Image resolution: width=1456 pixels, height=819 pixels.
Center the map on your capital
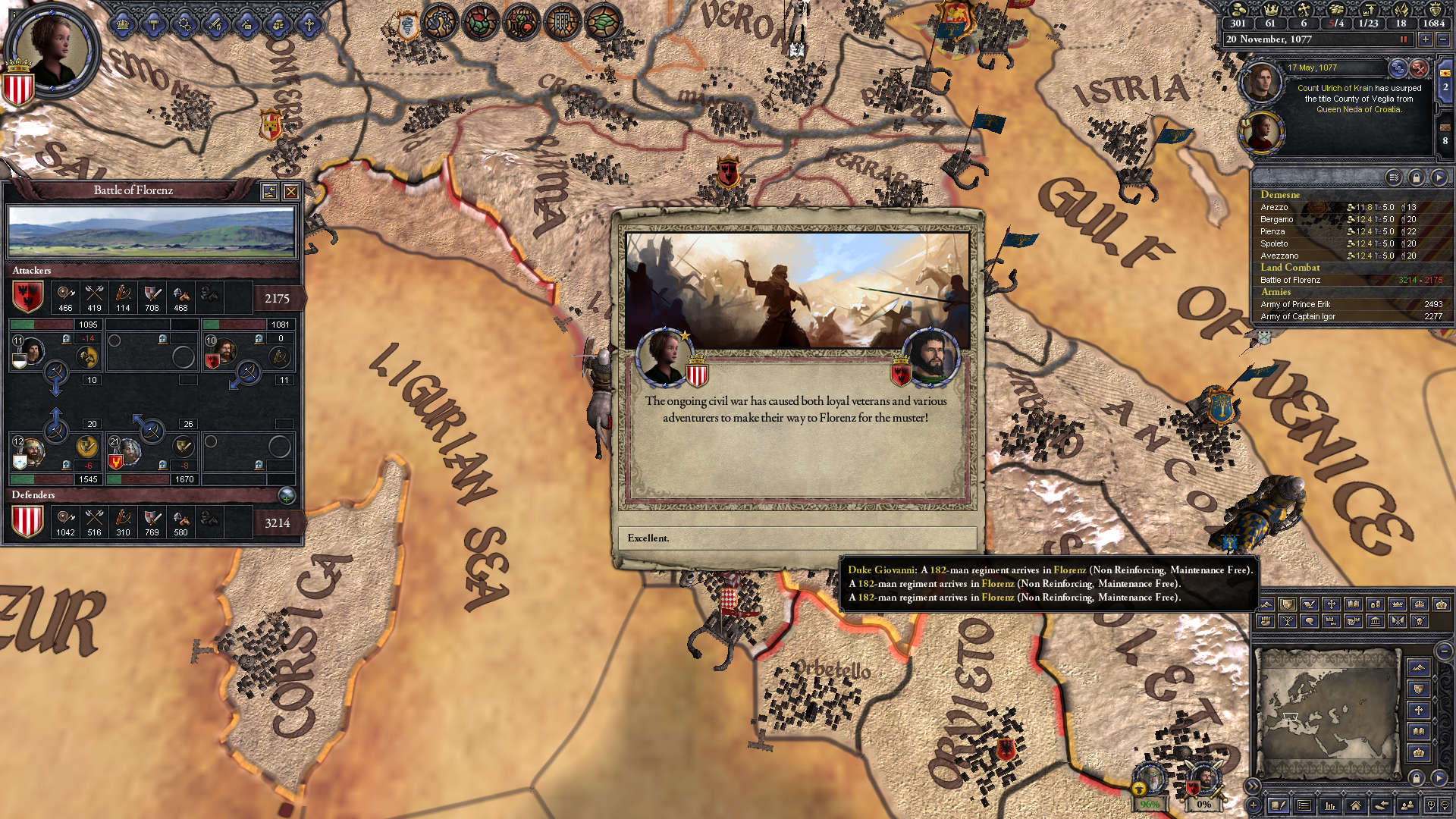(x=1356, y=805)
